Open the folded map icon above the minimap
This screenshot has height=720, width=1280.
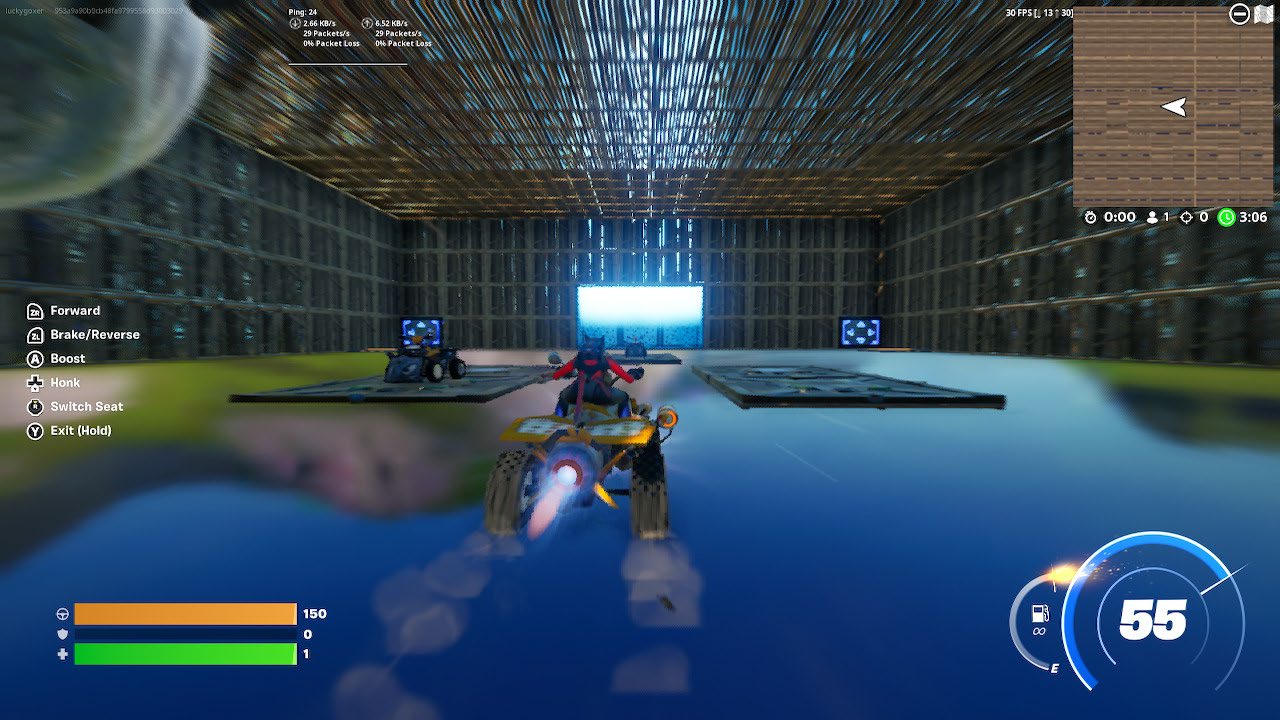[x=1262, y=14]
